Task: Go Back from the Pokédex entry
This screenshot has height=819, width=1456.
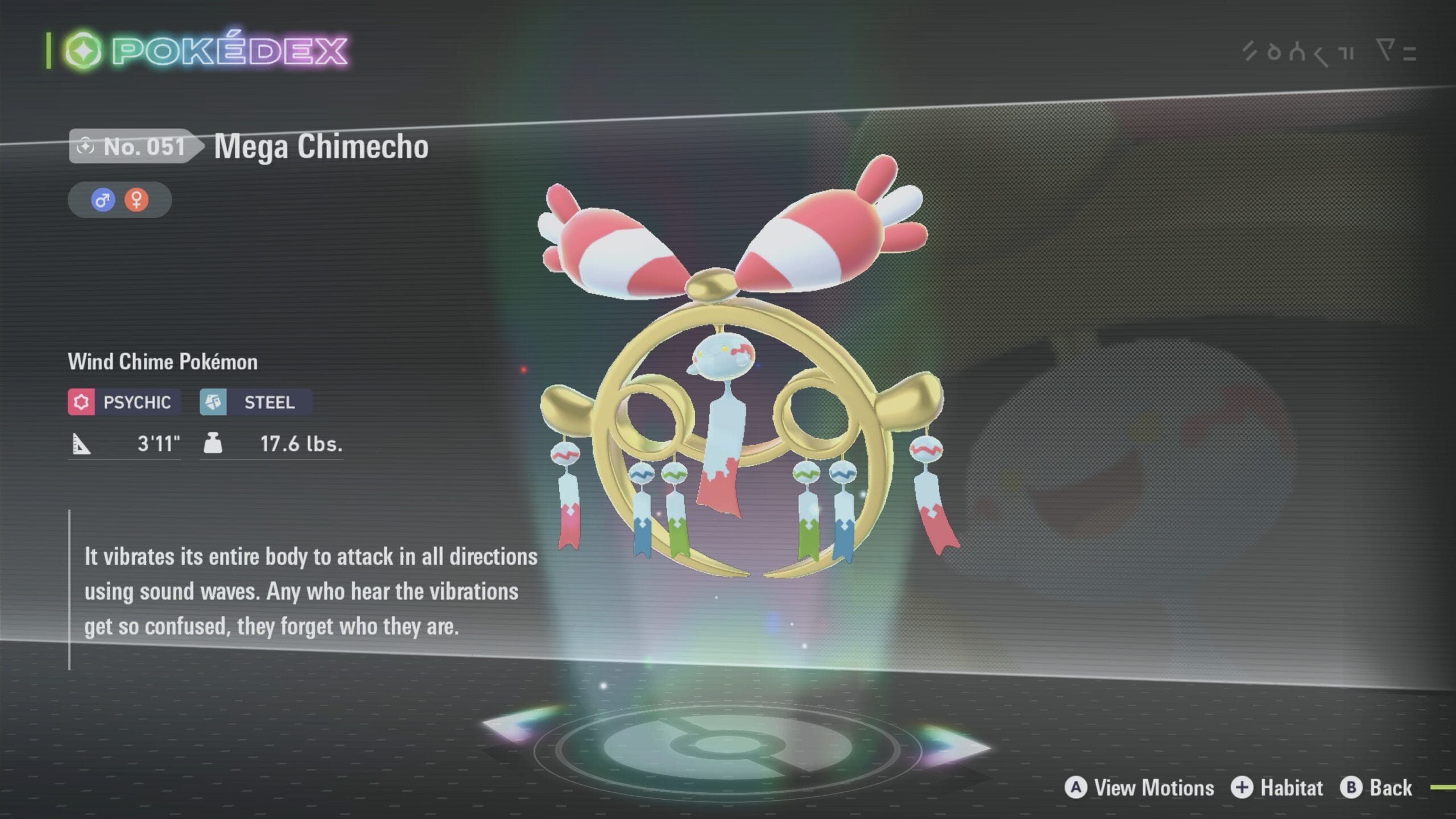Action: tap(1376, 788)
